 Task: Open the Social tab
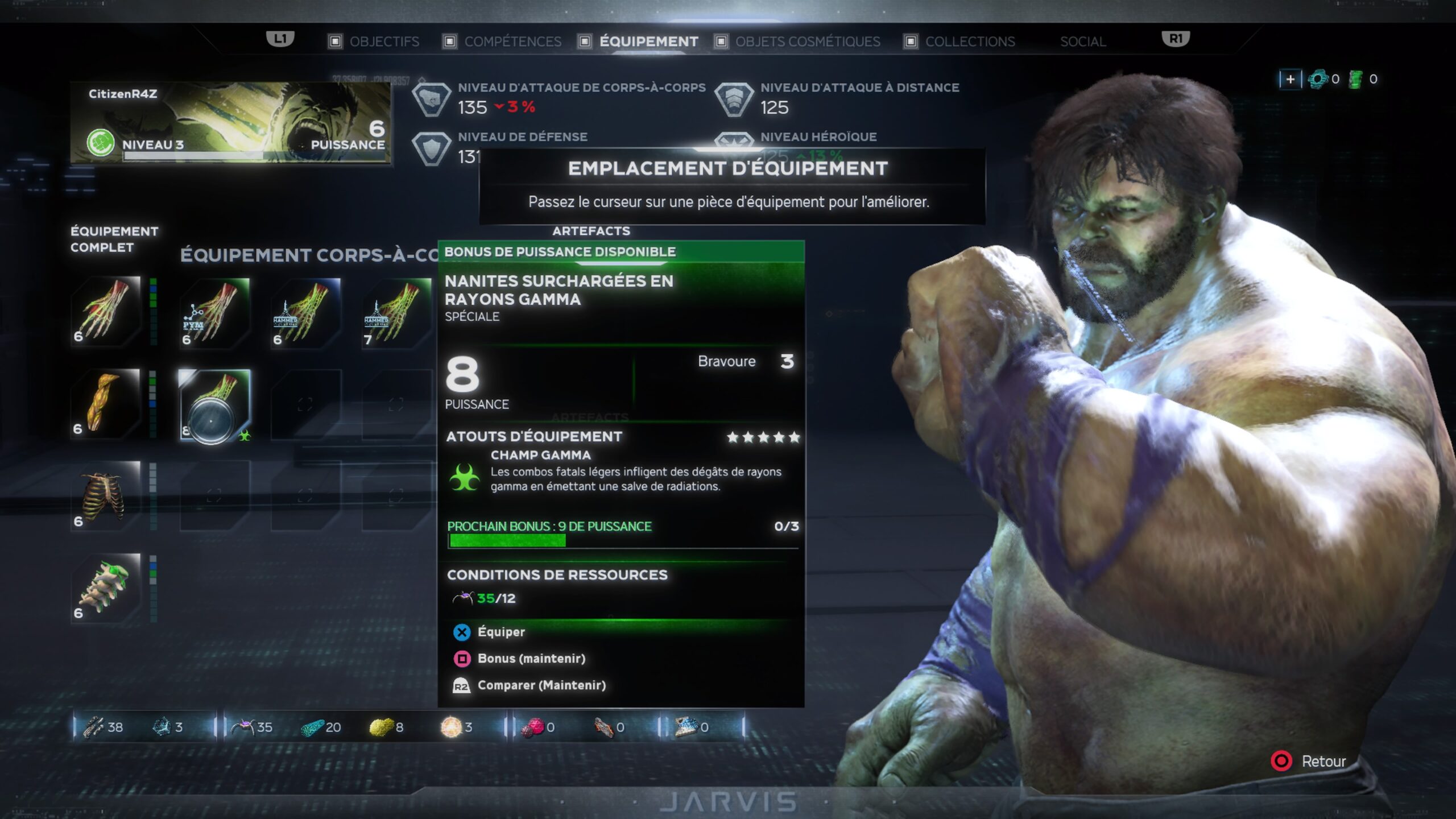coord(1082,42)
